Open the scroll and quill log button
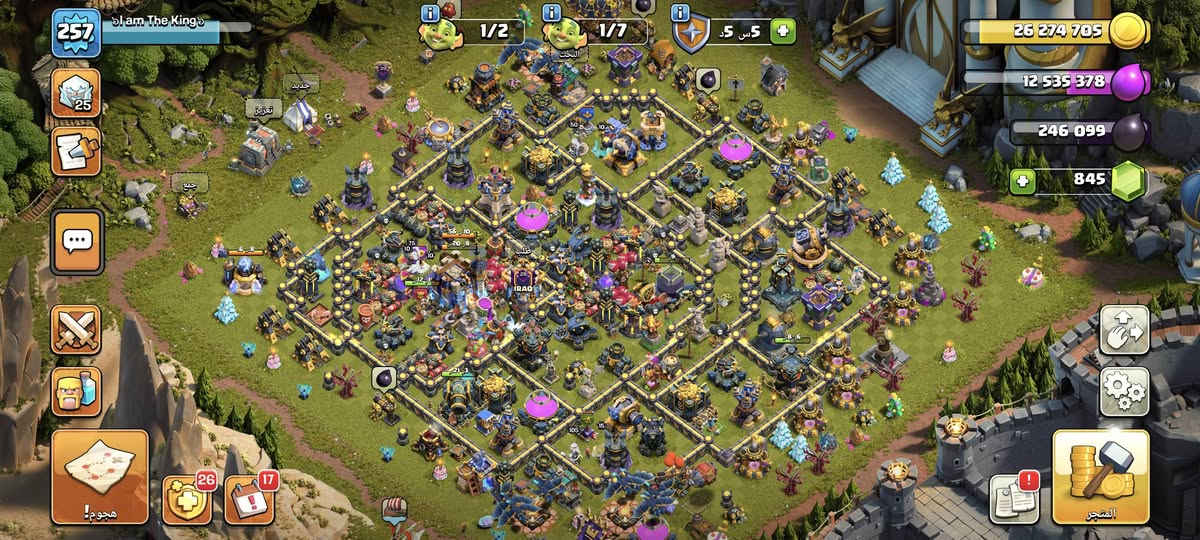Image resolution: width=1200 pixels, height=540 pixels. 76,150
